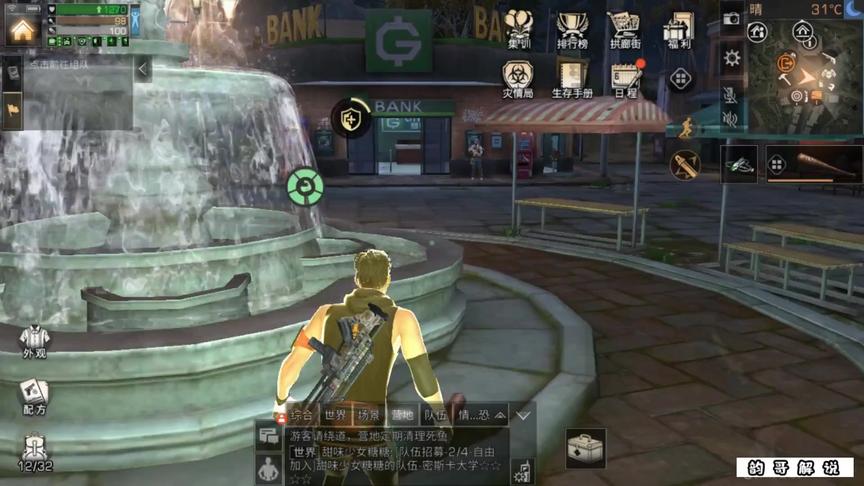
Task: Open the minimap
Action: 806,78
